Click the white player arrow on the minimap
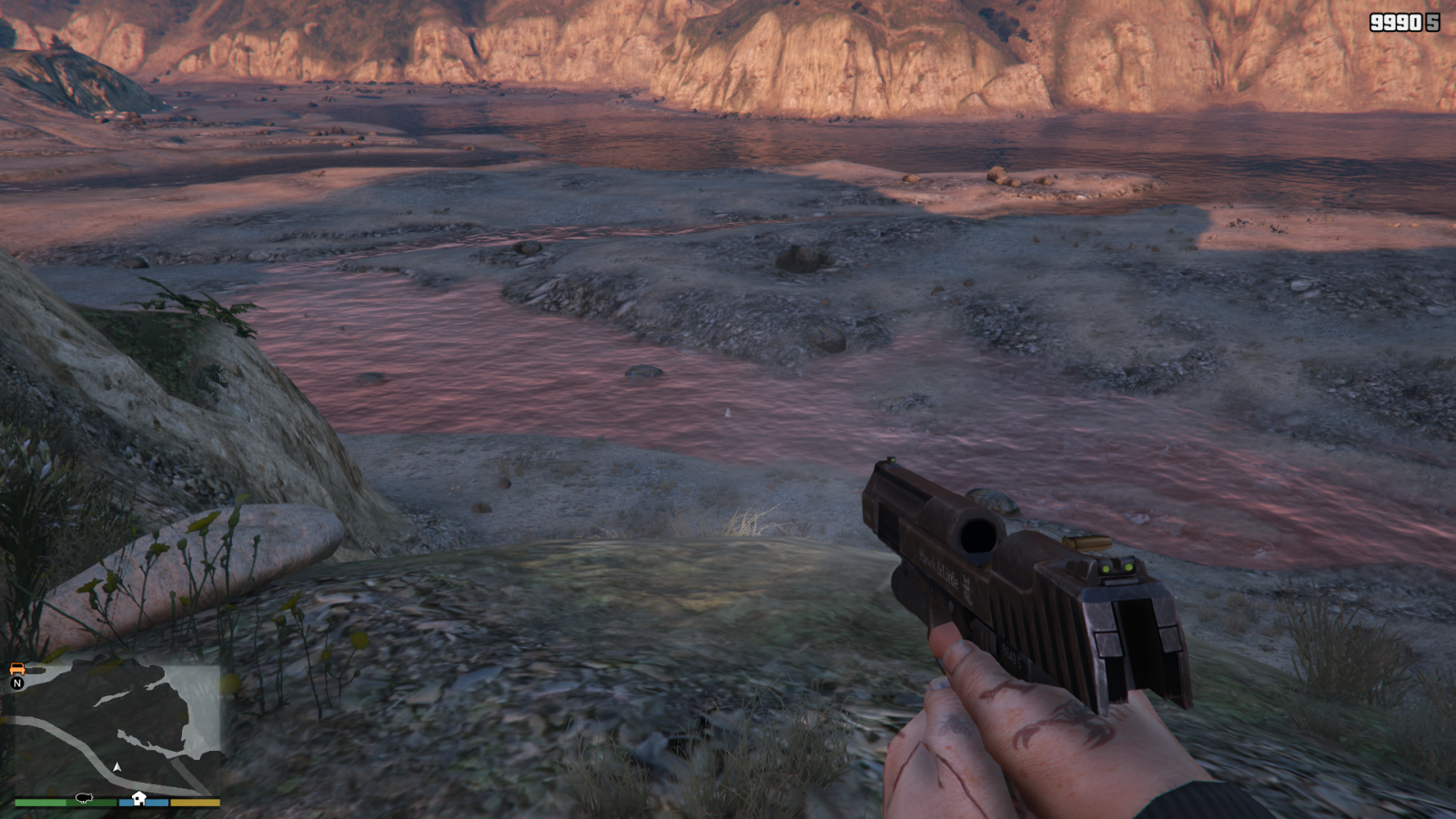Viewport: 1456px width, 819px height. [x=116, y=767]
